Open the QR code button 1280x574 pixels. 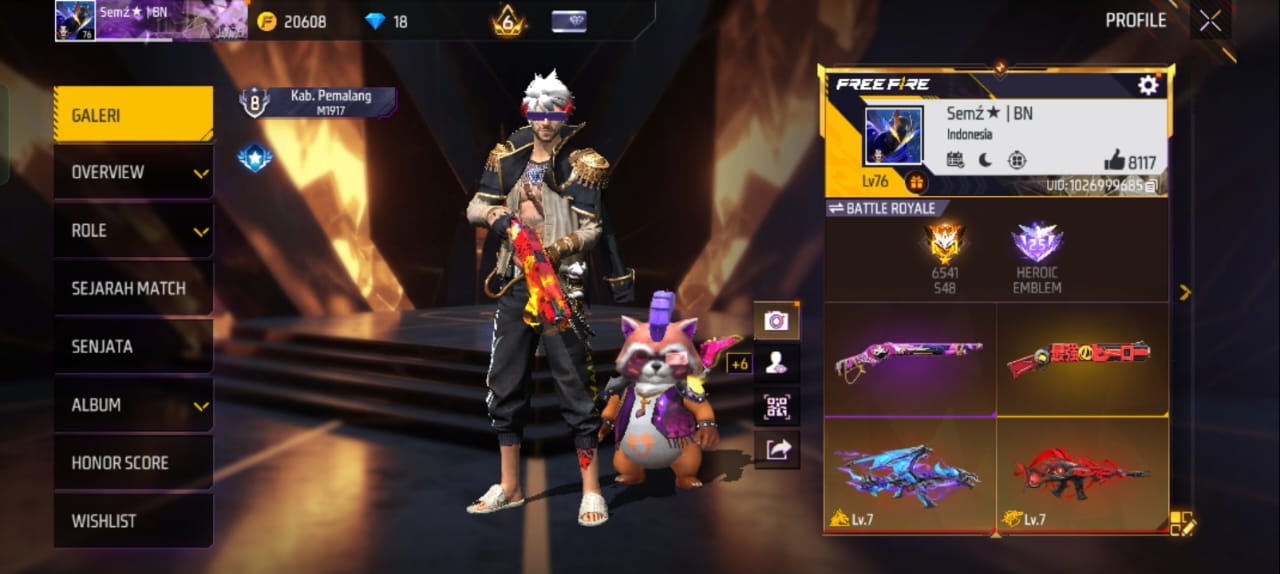776,406
